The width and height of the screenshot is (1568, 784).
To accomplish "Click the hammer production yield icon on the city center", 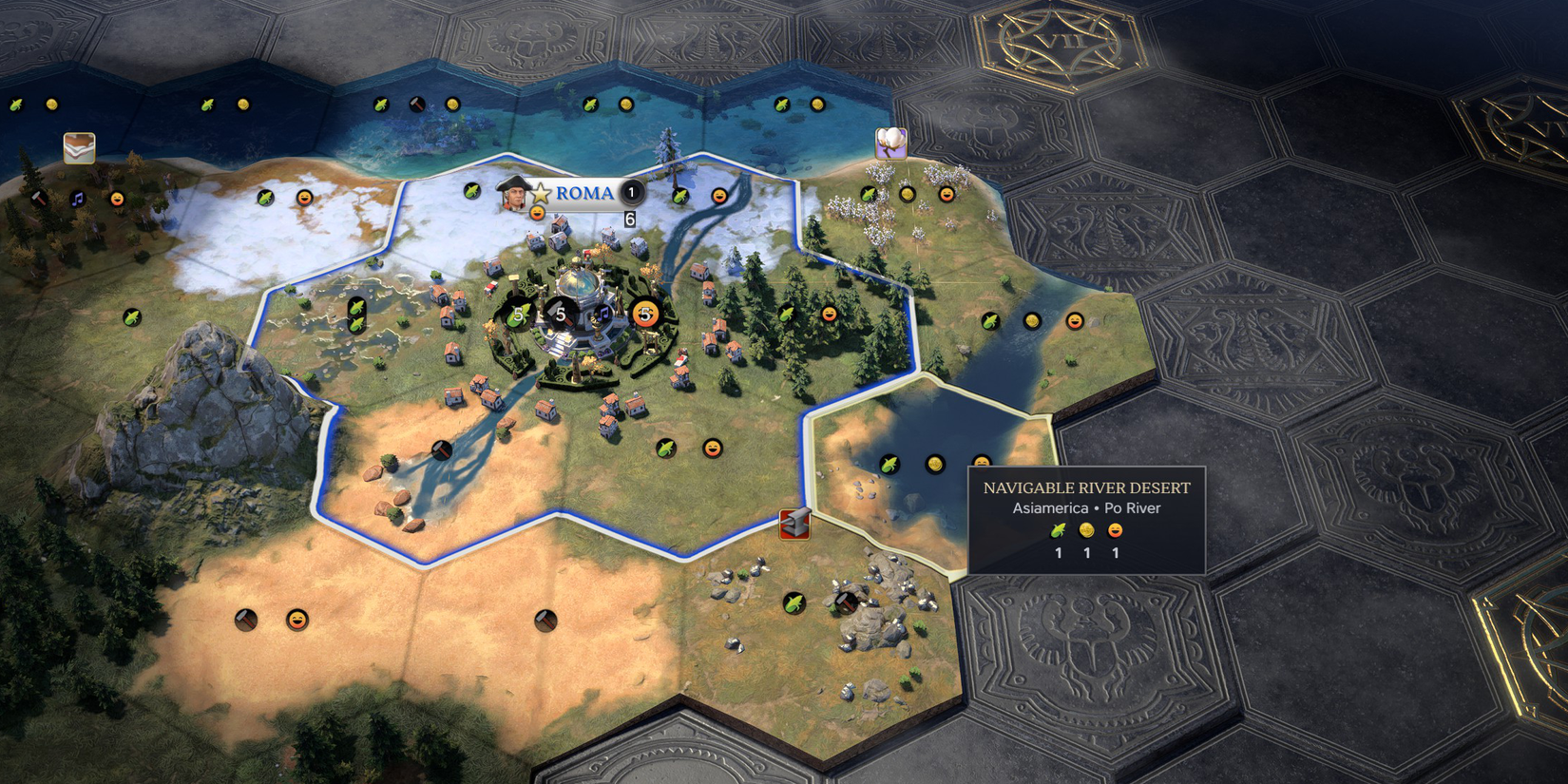I will click(x=561, y=314).
